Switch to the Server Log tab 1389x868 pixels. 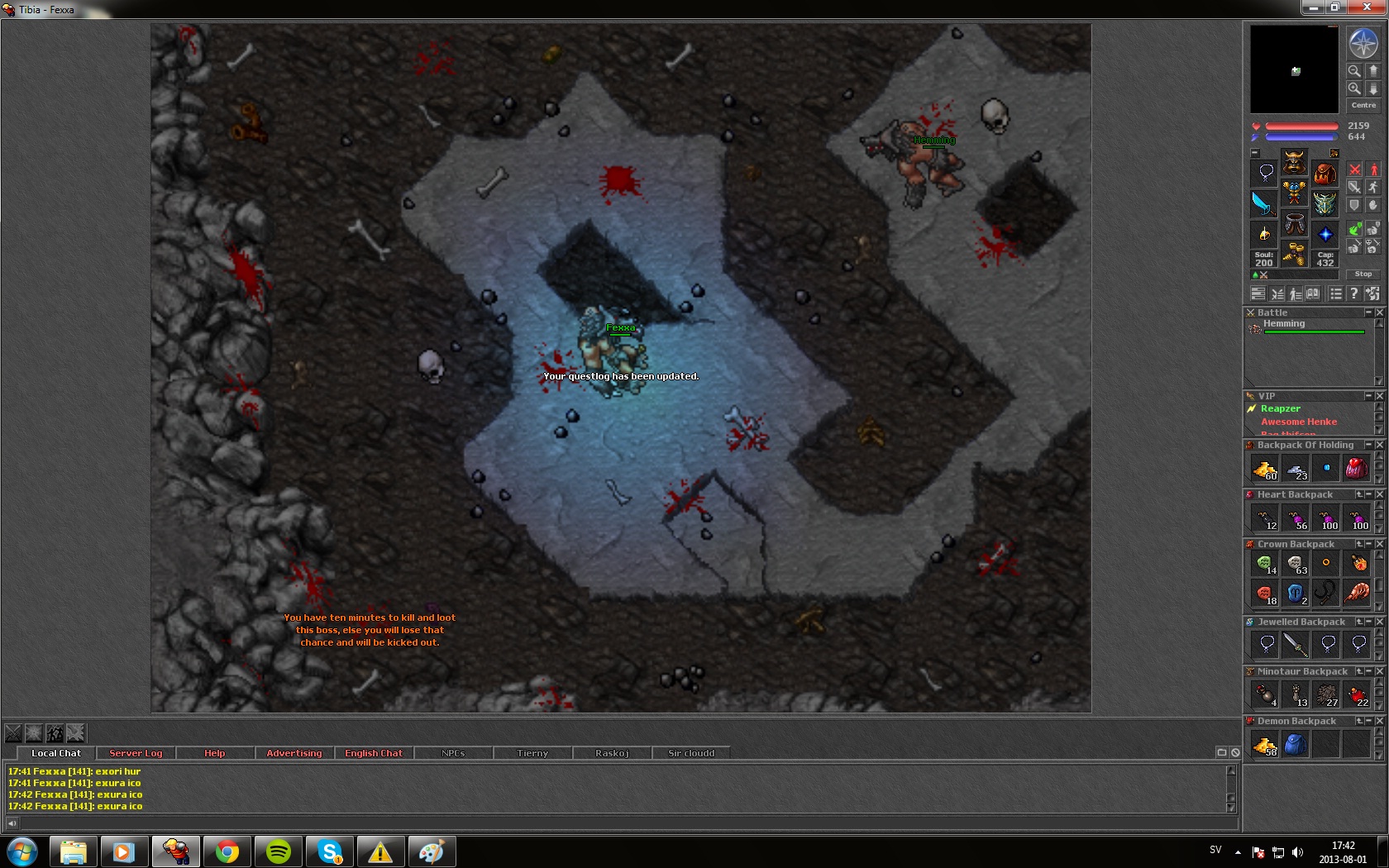point(136,753)
